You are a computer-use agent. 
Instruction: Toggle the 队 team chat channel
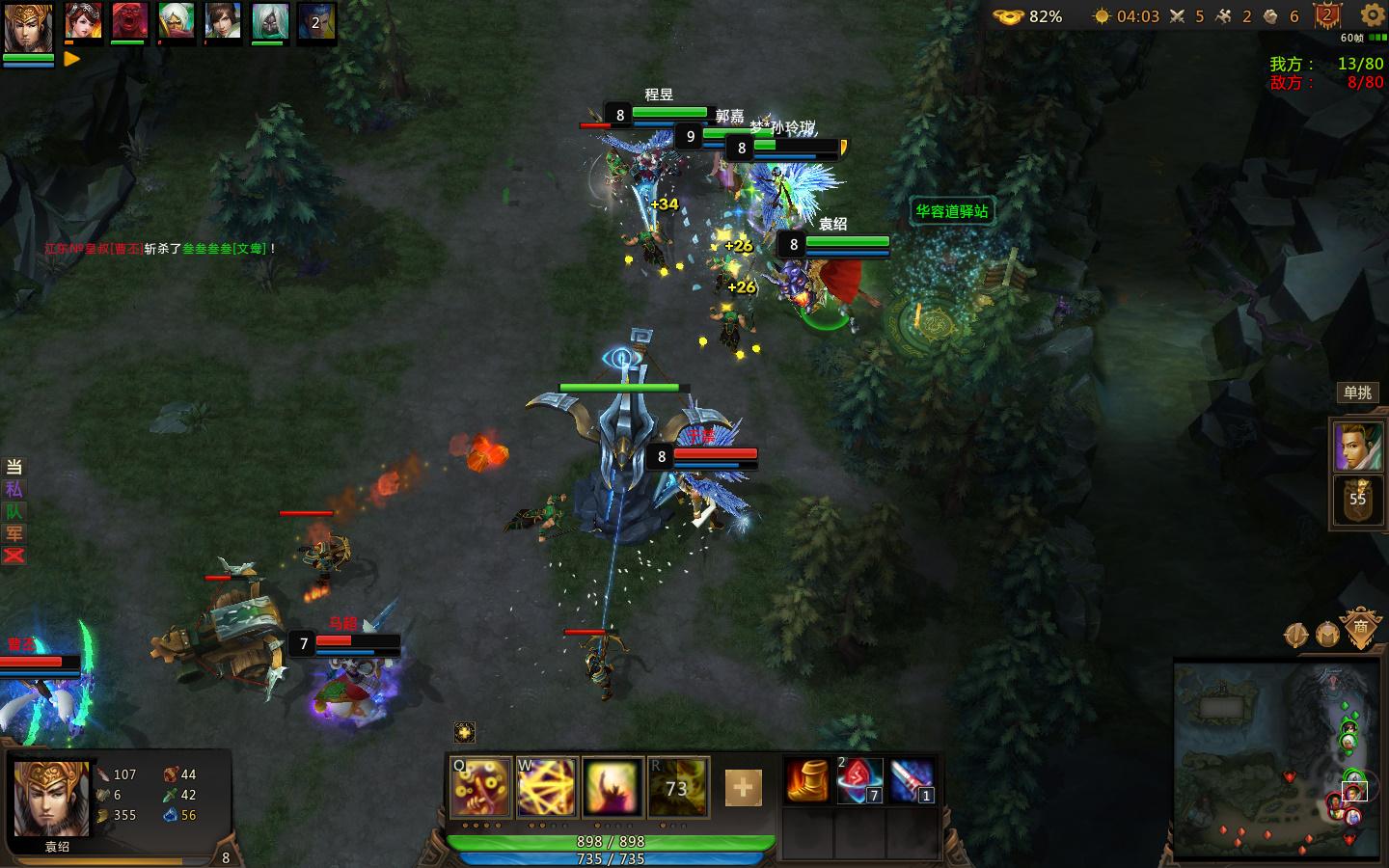click(13, 512)
